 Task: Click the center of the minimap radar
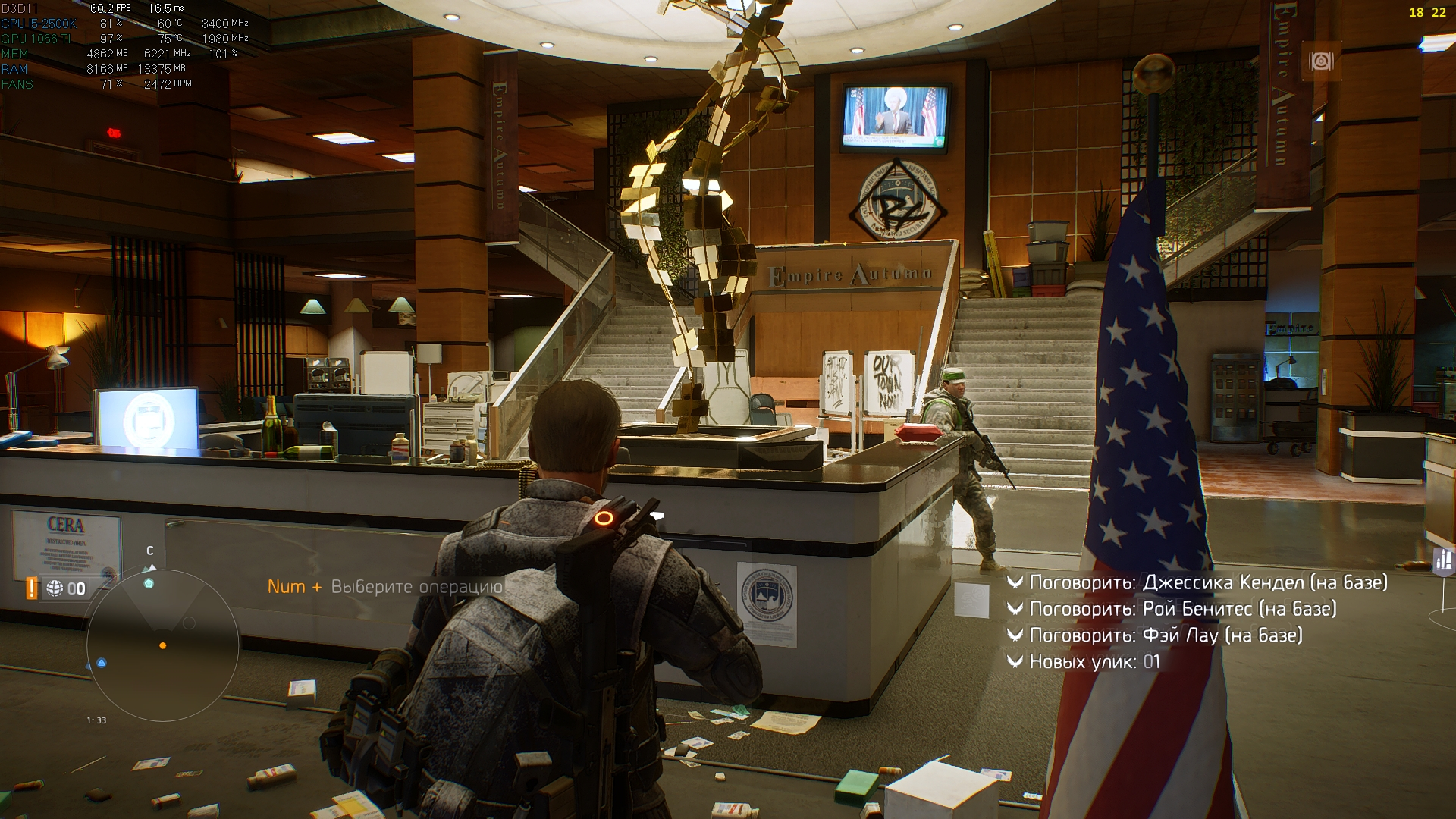(x=162, y=645)
